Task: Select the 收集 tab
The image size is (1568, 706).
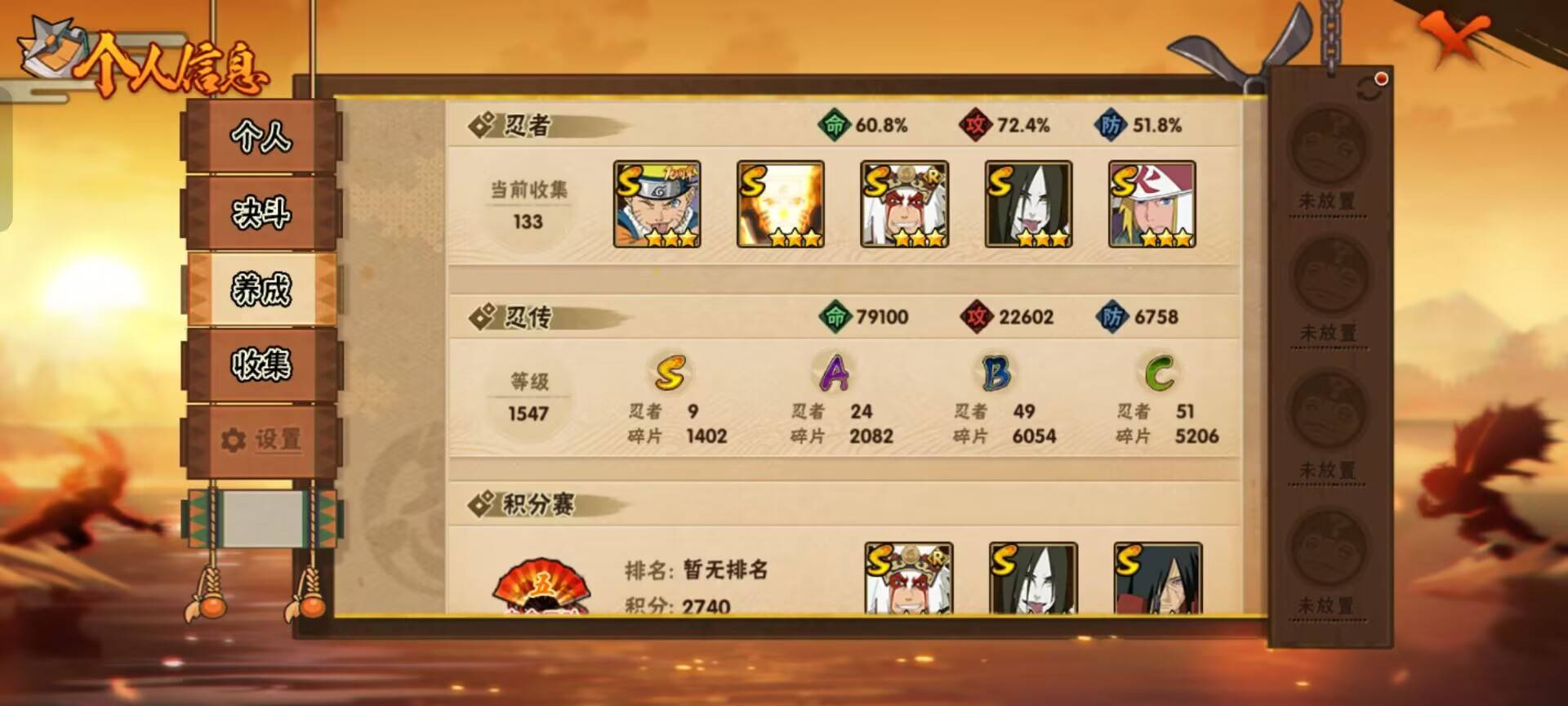Action: (x=261, y=368)
